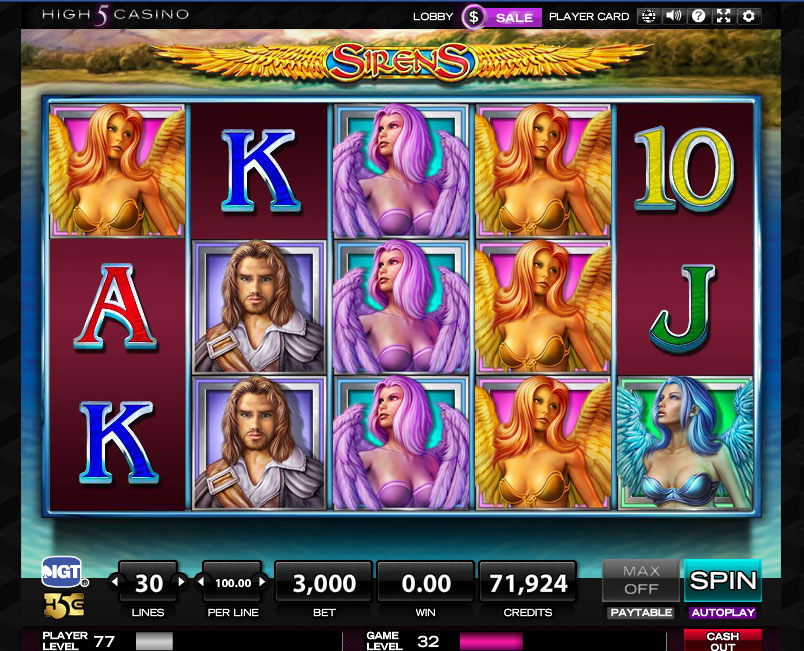Toggle fullscreen mode
Image resolution: width=804 pixels, height=651 pixels.
pyautogui.click(x=724, y=16)
